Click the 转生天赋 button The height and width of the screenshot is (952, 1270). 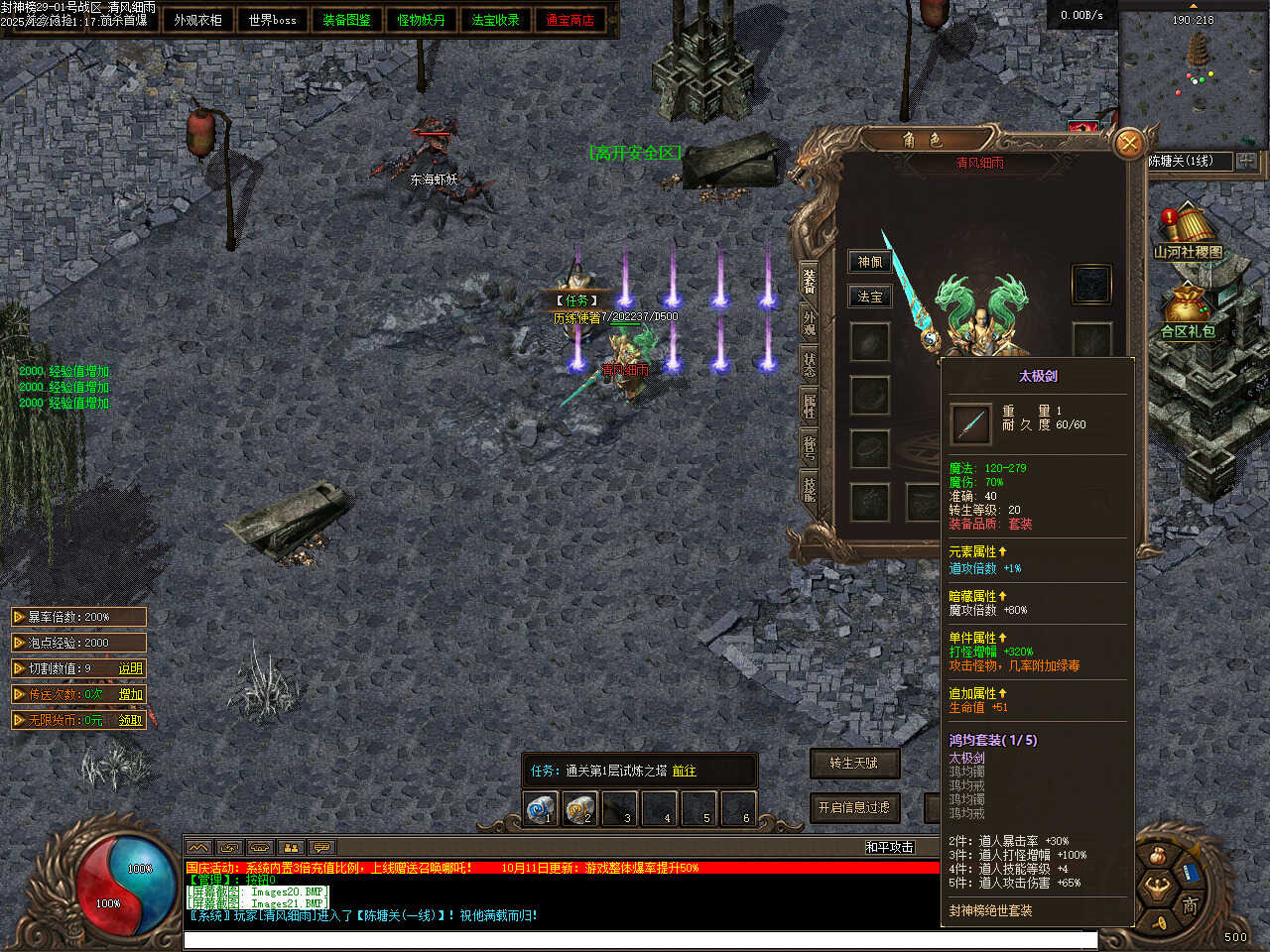(x=853, y=763)
